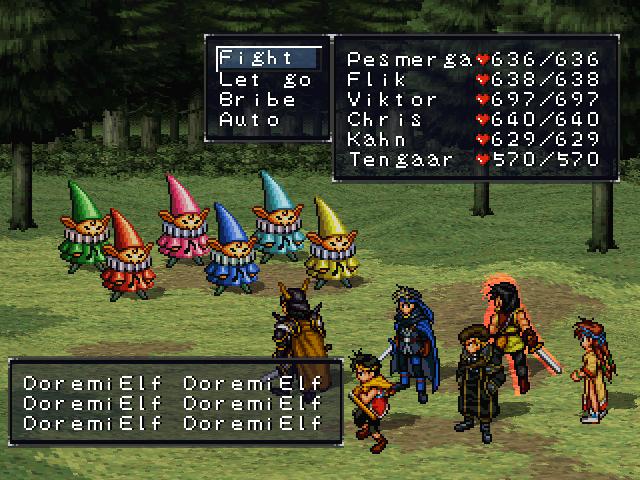The image size is (640, 480).
Task: Select the Let go option
Action: tap(265, 79)
